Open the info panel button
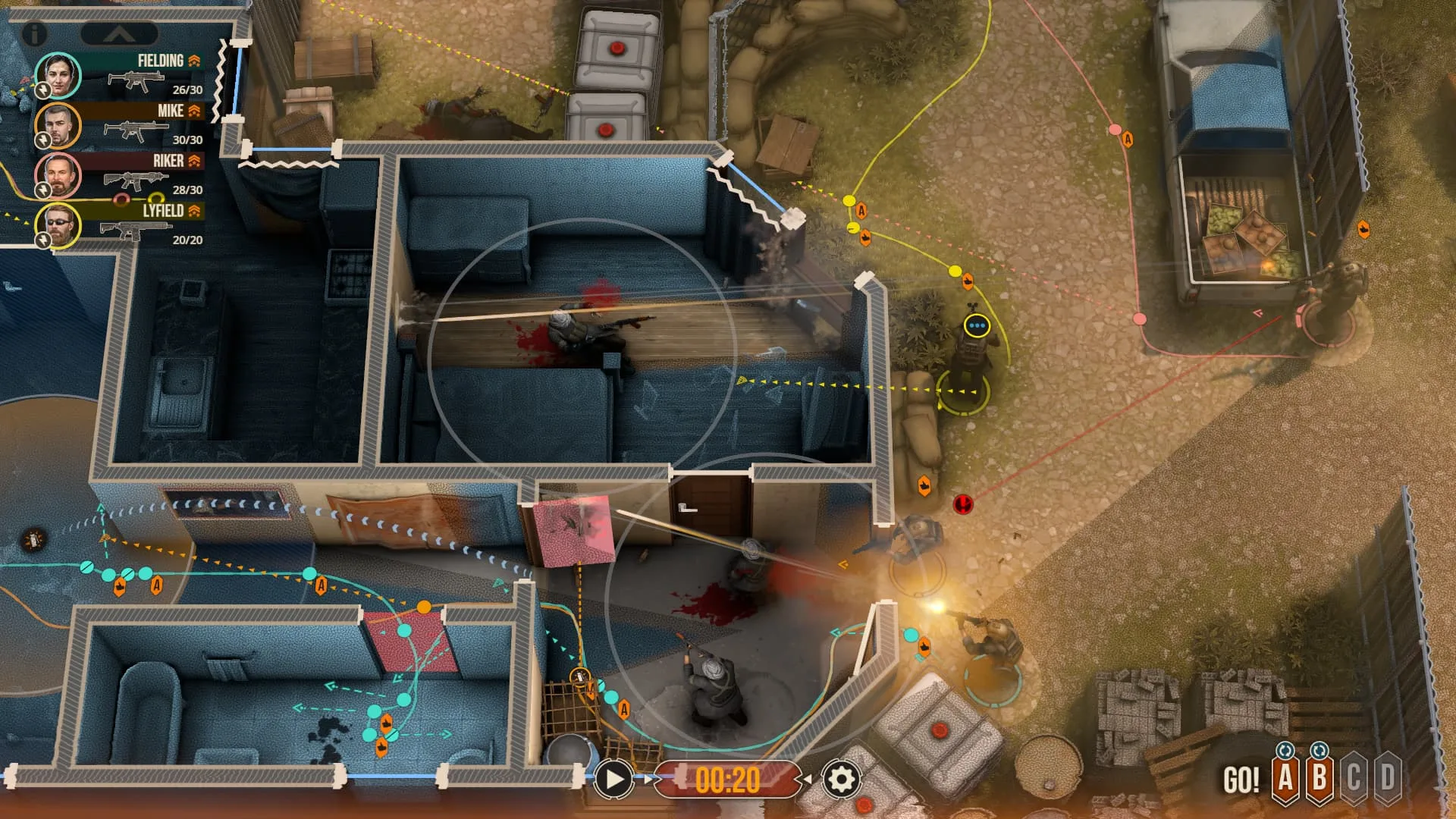Screen dimensions: 1456x819 (34, 33)
